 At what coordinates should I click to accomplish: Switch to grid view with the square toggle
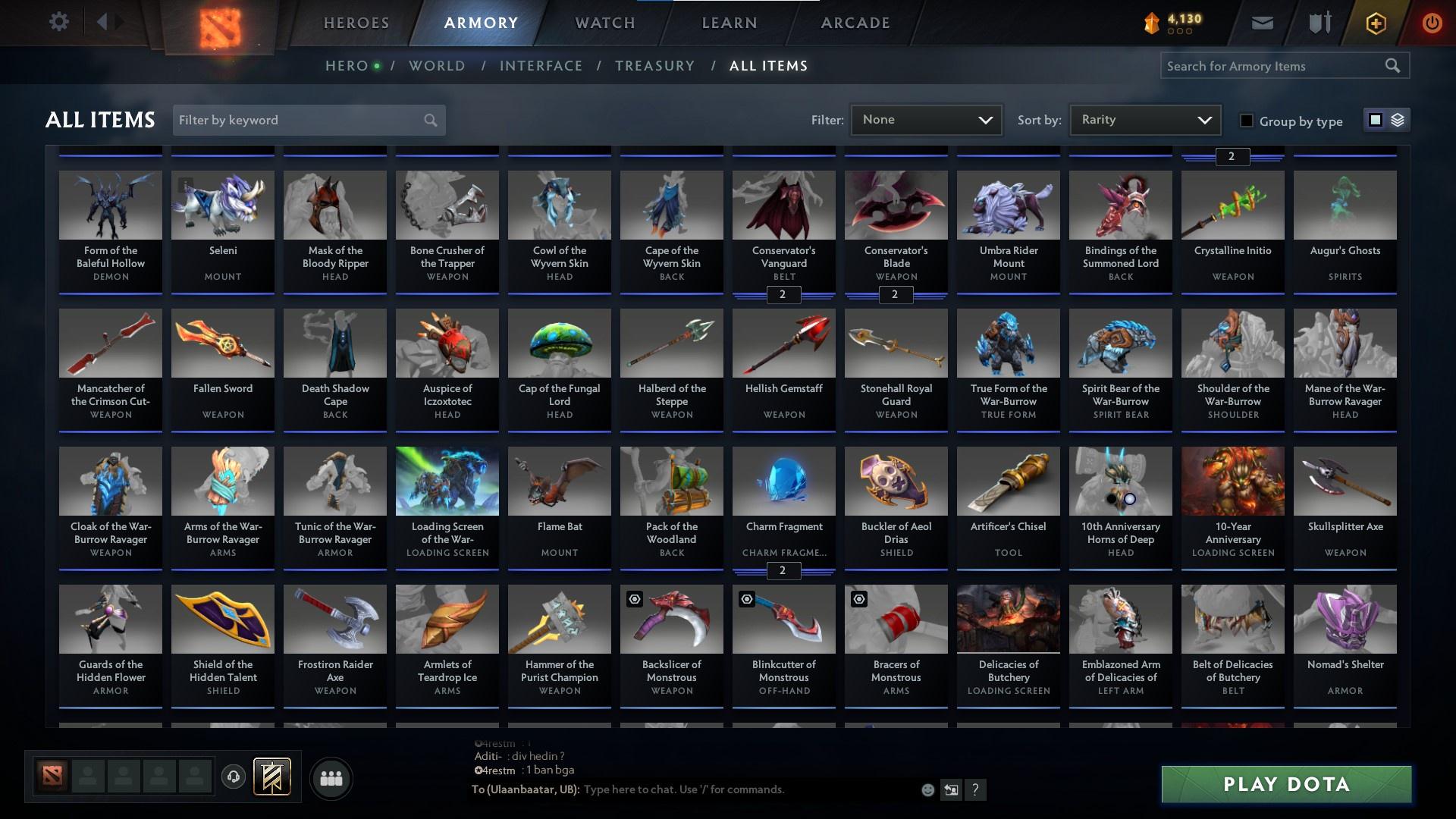[1374, 120]
